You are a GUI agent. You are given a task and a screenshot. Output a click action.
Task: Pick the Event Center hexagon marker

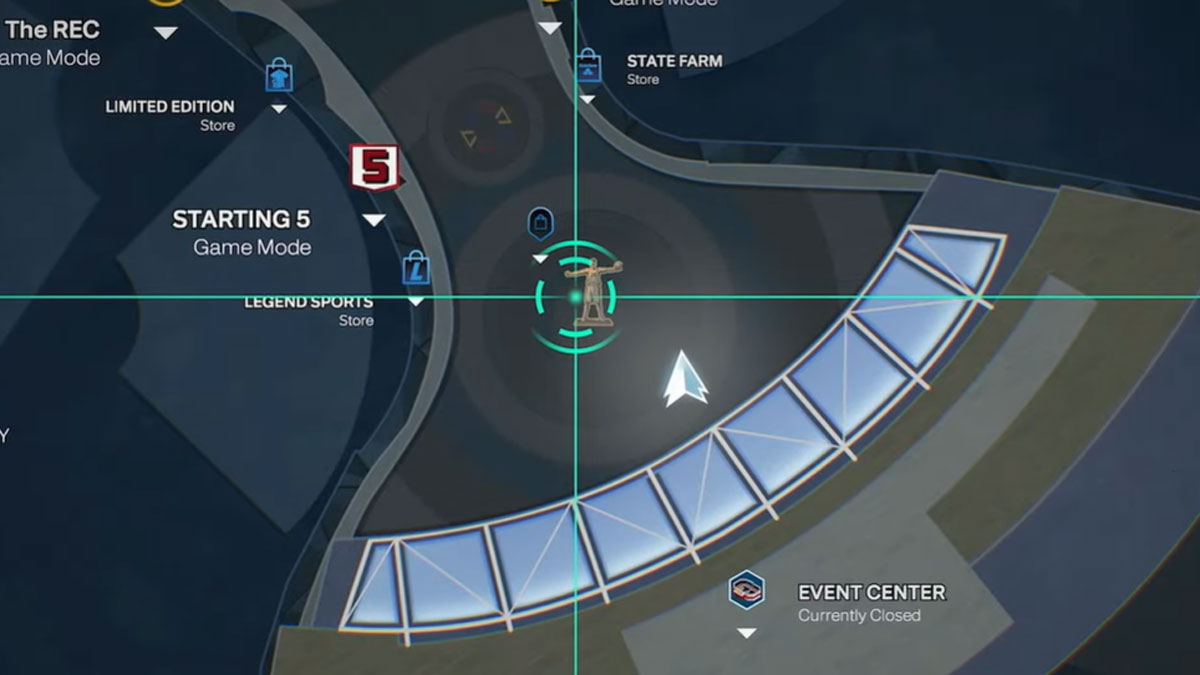click(746, 590)
